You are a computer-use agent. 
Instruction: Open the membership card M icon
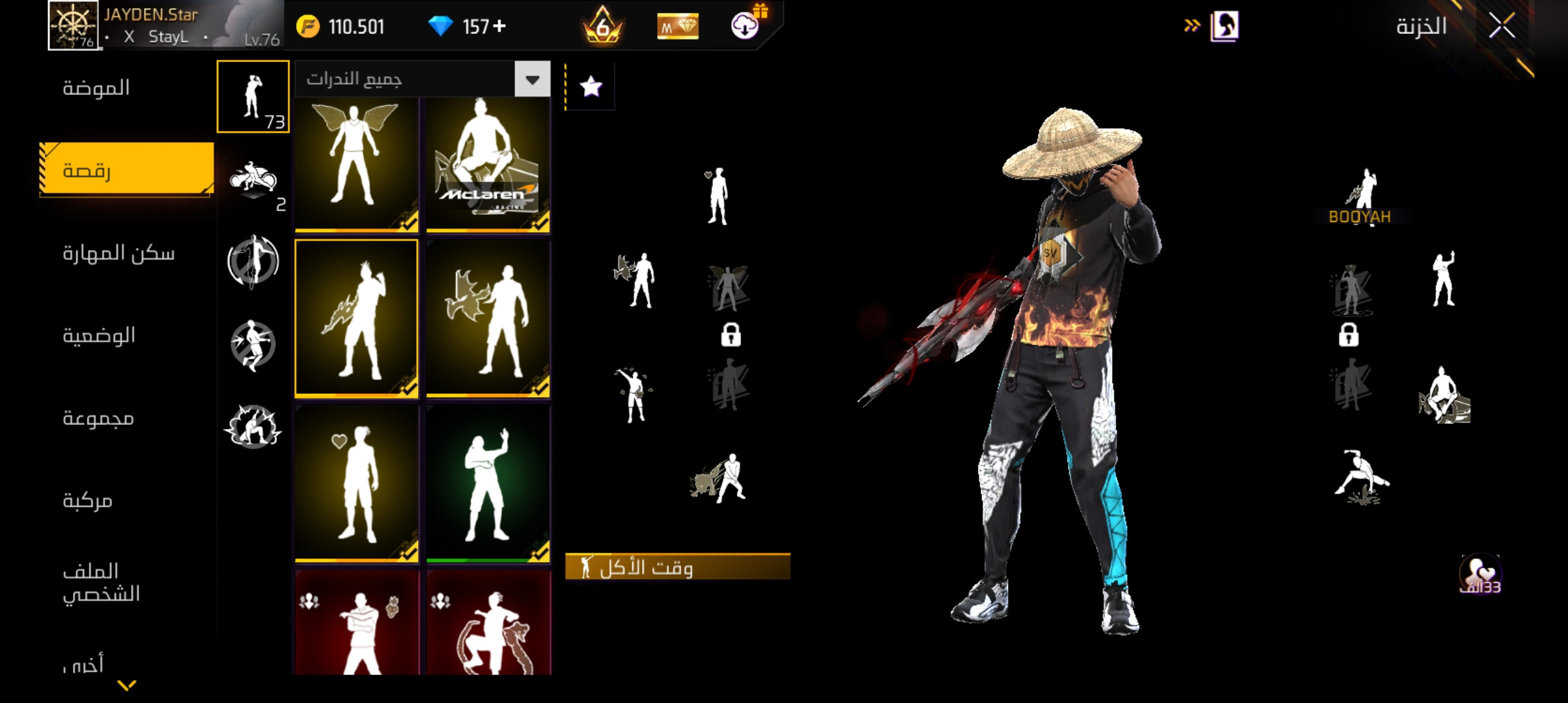pos(677,27)
